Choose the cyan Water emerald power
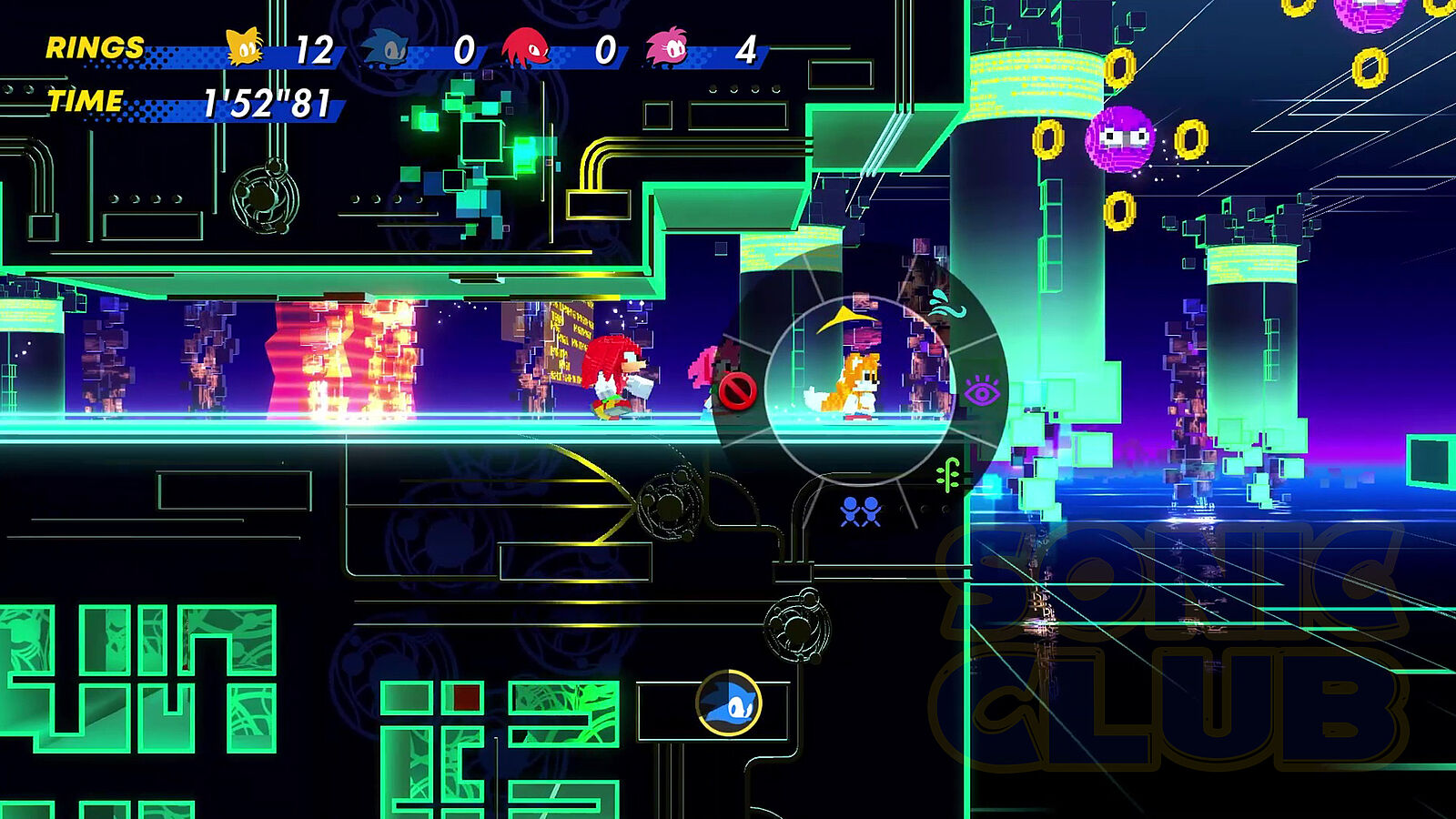 pyautogui.click(x=946, y=303)
